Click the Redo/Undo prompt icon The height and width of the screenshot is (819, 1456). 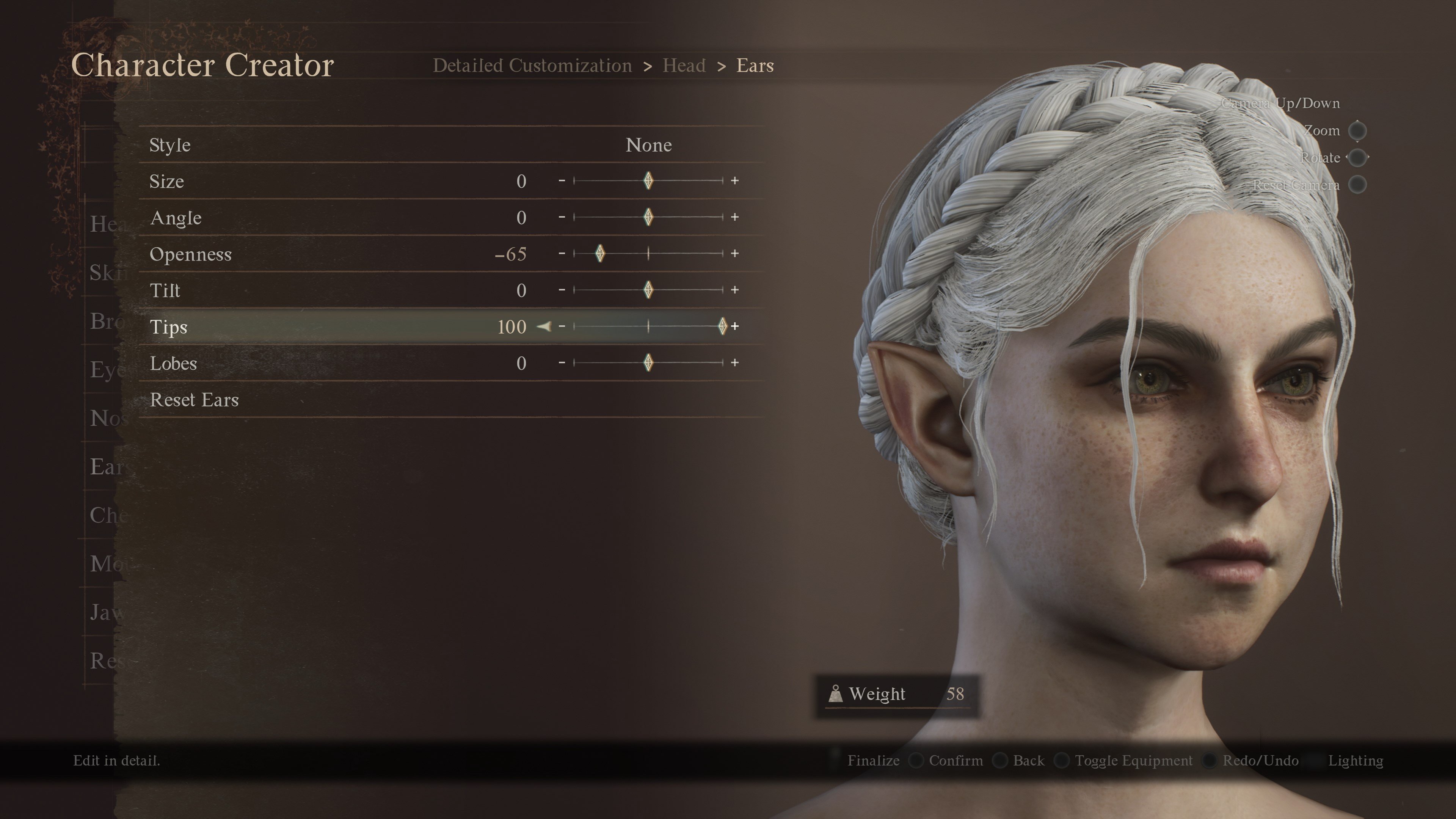point(1210,761)
